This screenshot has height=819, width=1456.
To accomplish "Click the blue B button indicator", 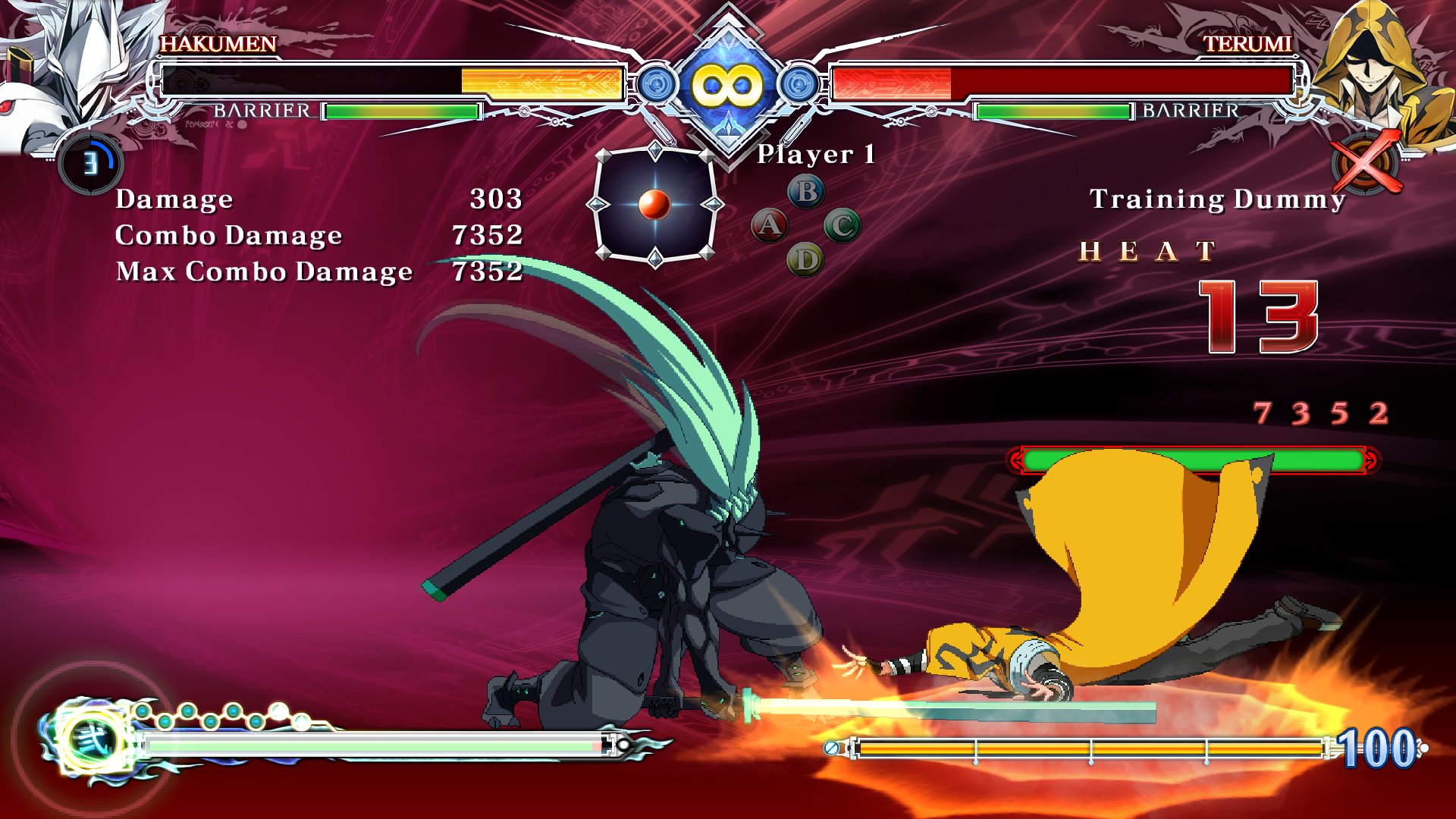I will (x=806, y=192).
